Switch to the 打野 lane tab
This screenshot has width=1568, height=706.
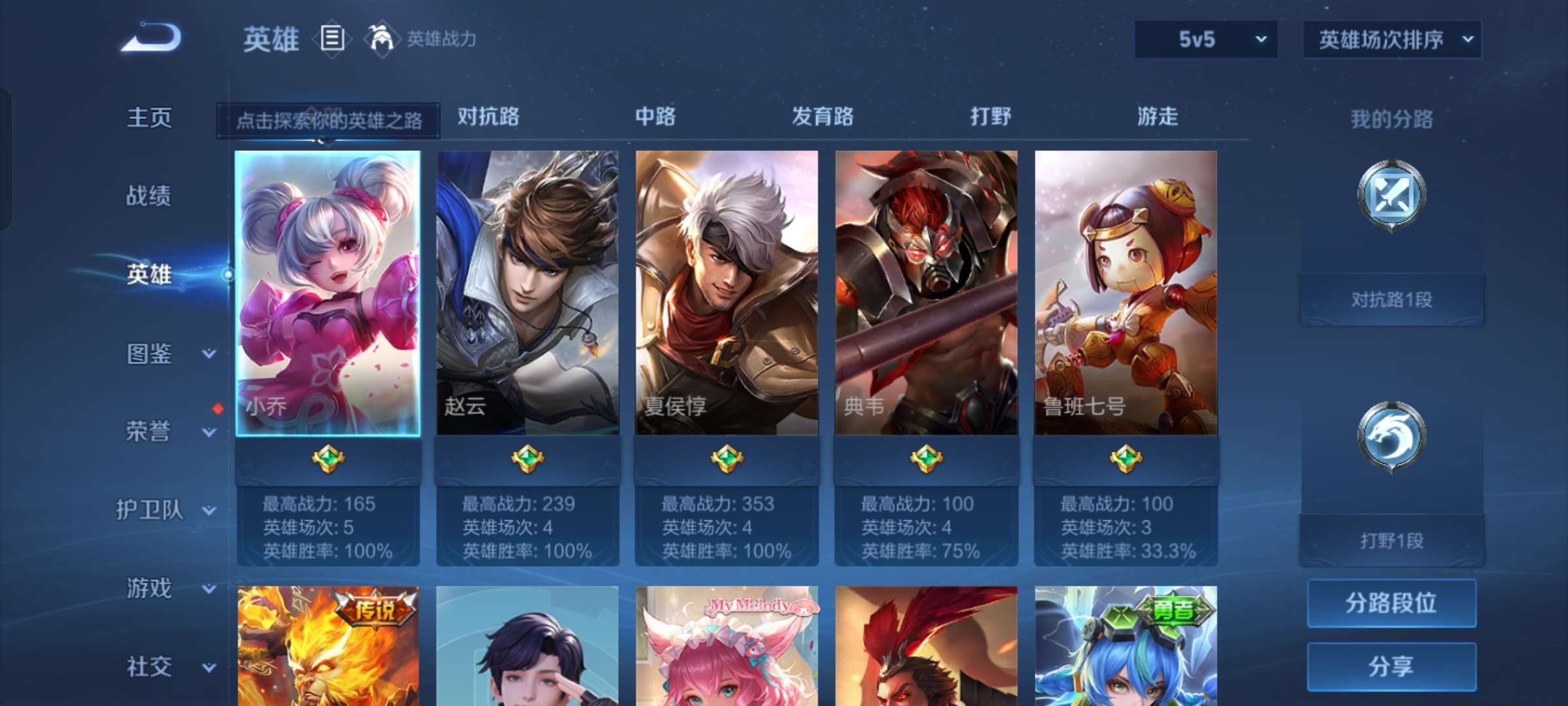[x=988, y=116]
